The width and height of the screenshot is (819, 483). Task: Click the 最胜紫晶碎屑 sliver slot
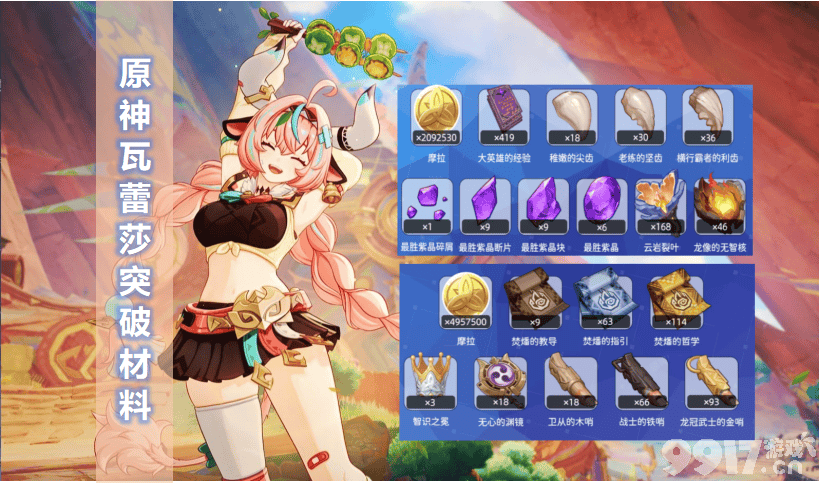[x=426, y=205]
